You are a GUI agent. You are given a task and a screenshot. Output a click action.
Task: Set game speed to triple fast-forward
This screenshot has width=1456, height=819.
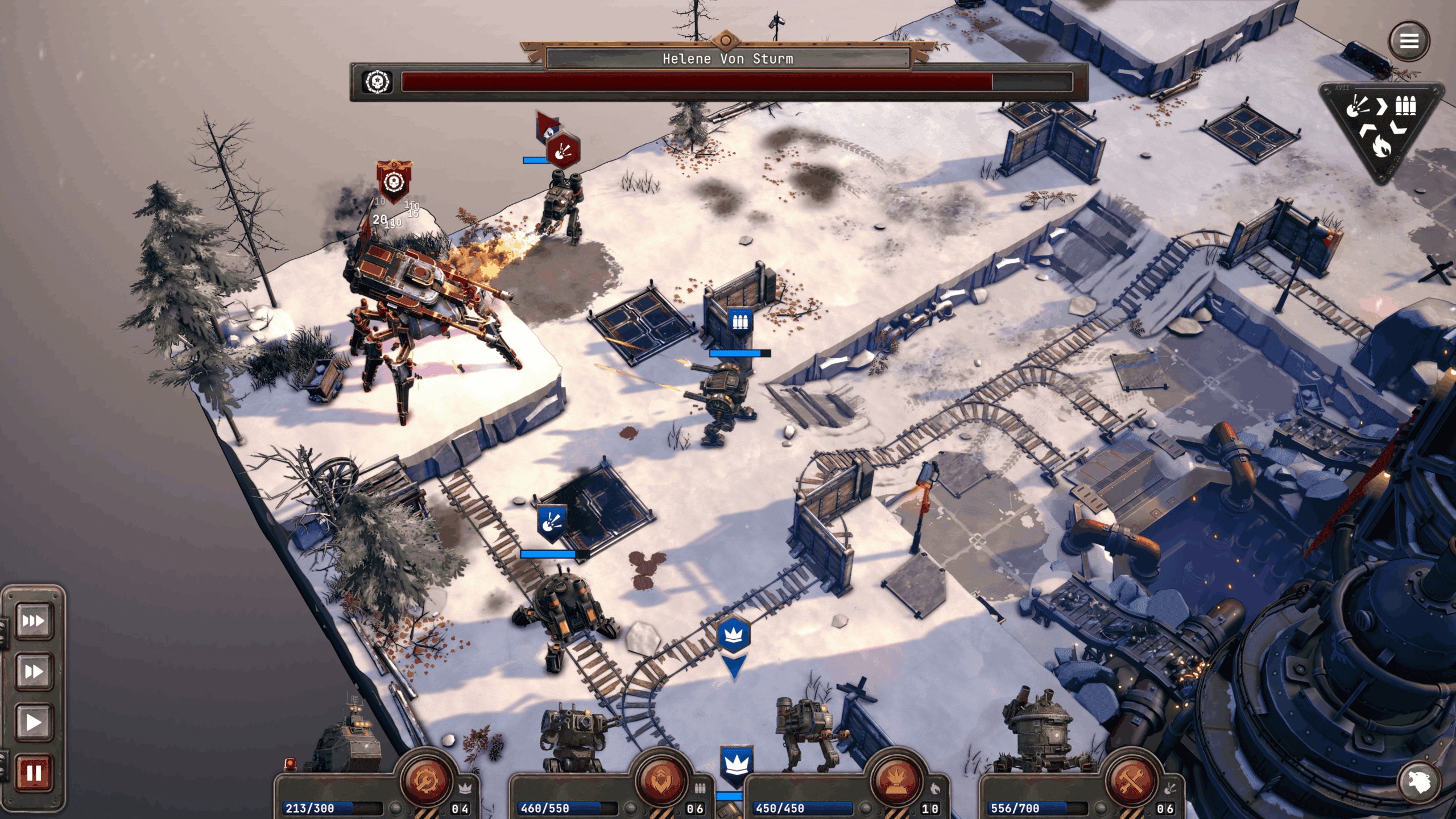[34, 621]
